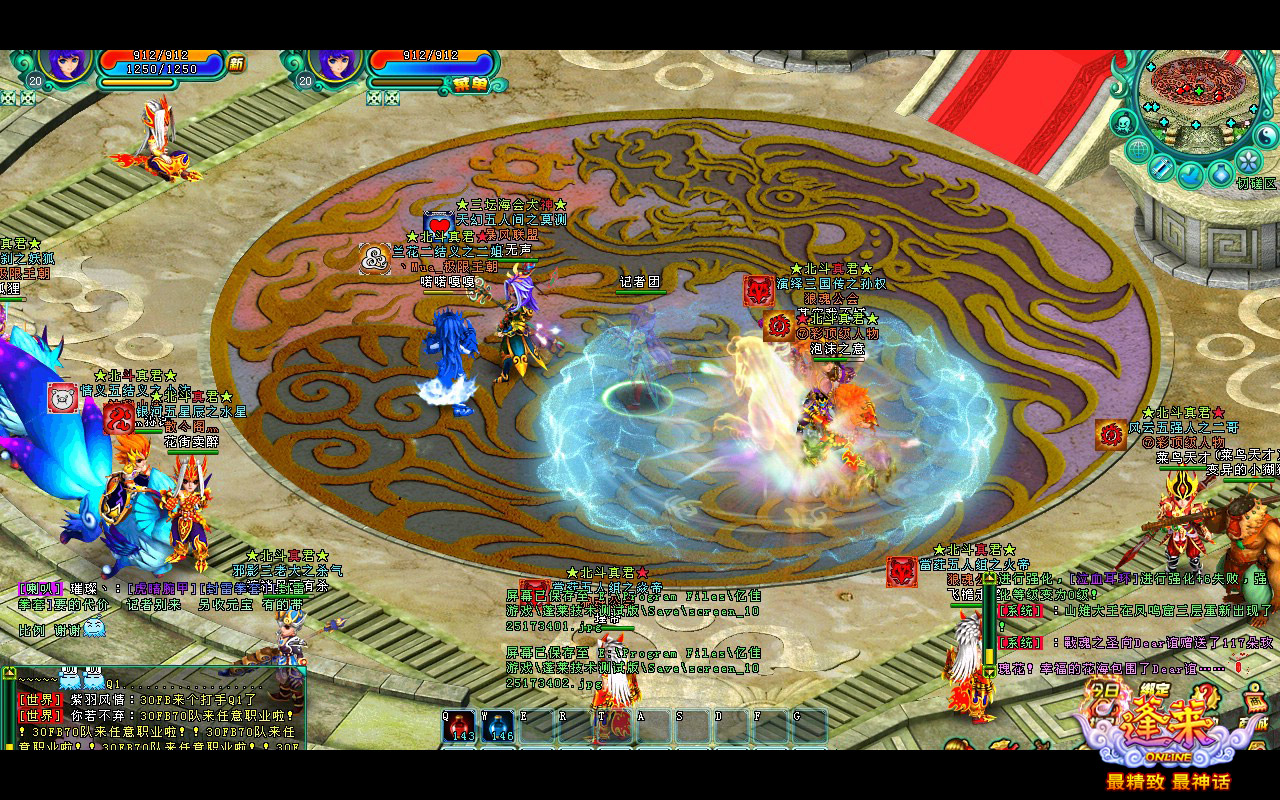1280x800 pixels.
Task: Select the target's purple-haired portrait
Action: [x=336, y=65]
